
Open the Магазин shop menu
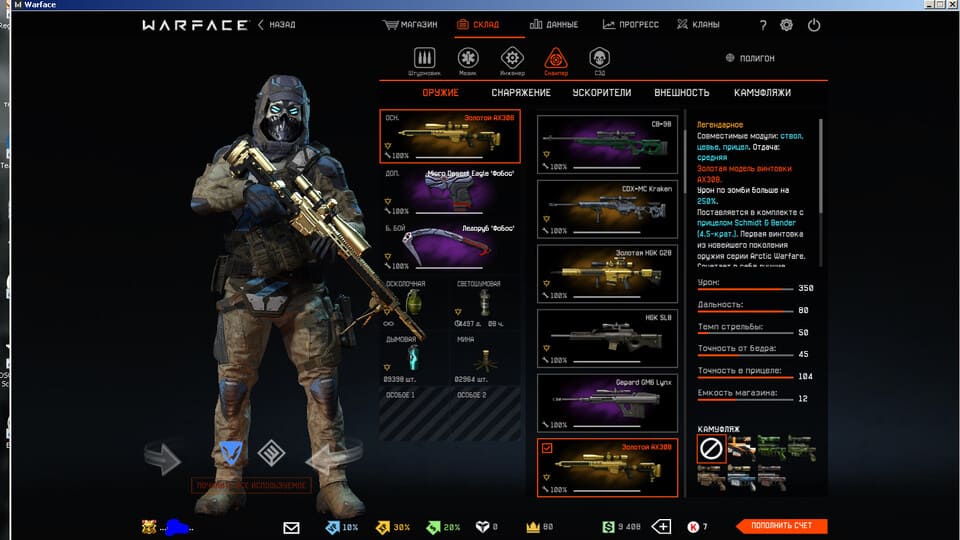(x=411, y=25)
